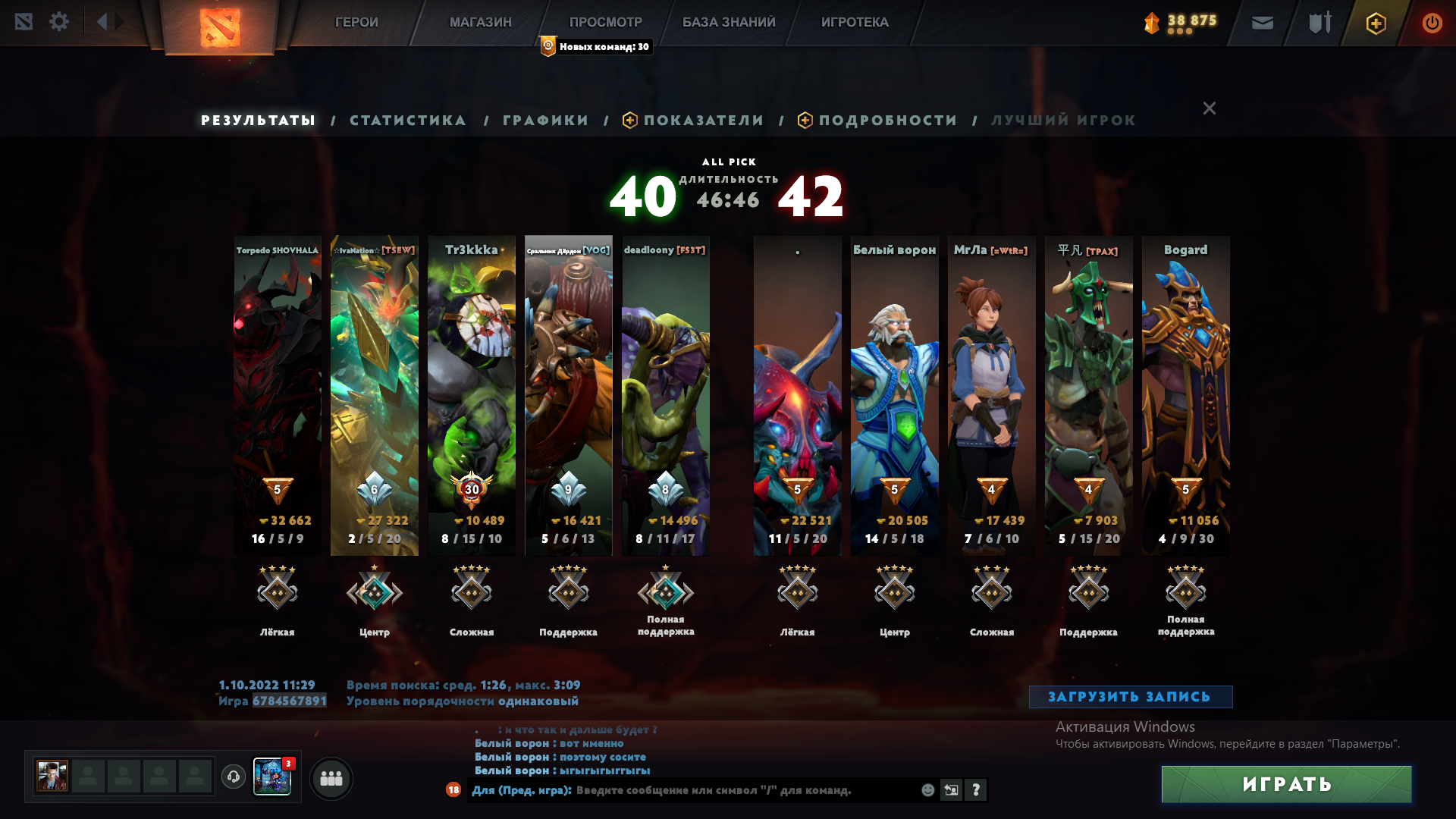
Task: Open the friends list icon
Action: (x=331, y=777)
